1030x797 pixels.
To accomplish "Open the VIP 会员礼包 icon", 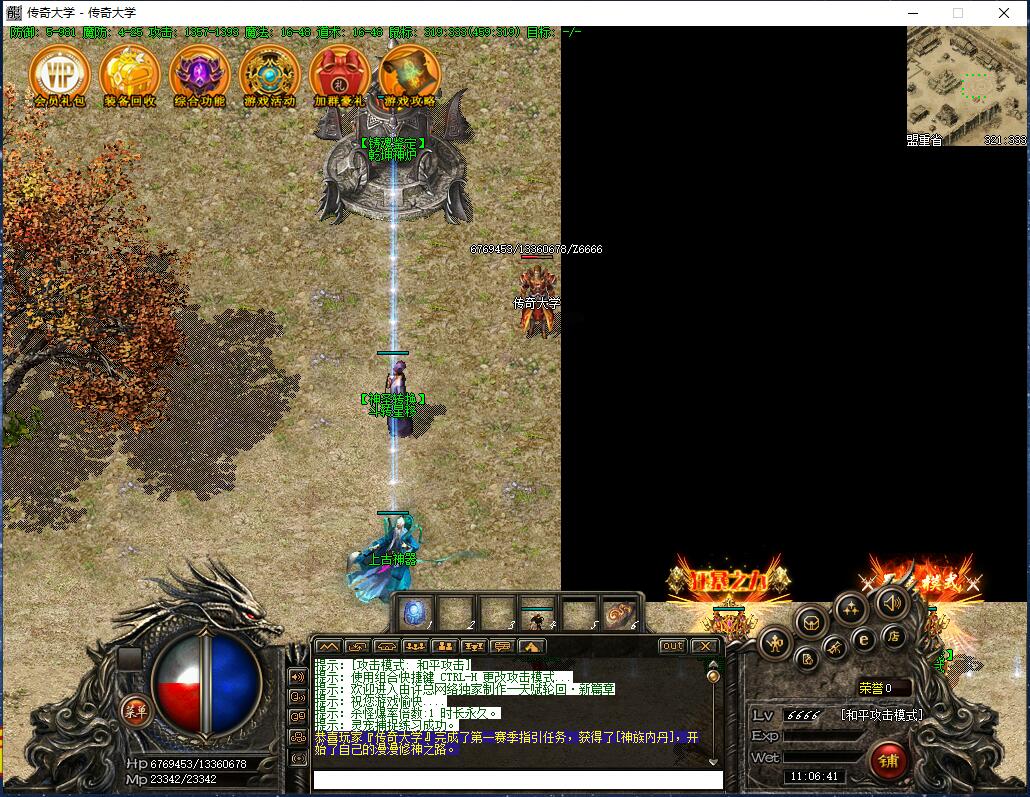I will click(x=60, y=72).
